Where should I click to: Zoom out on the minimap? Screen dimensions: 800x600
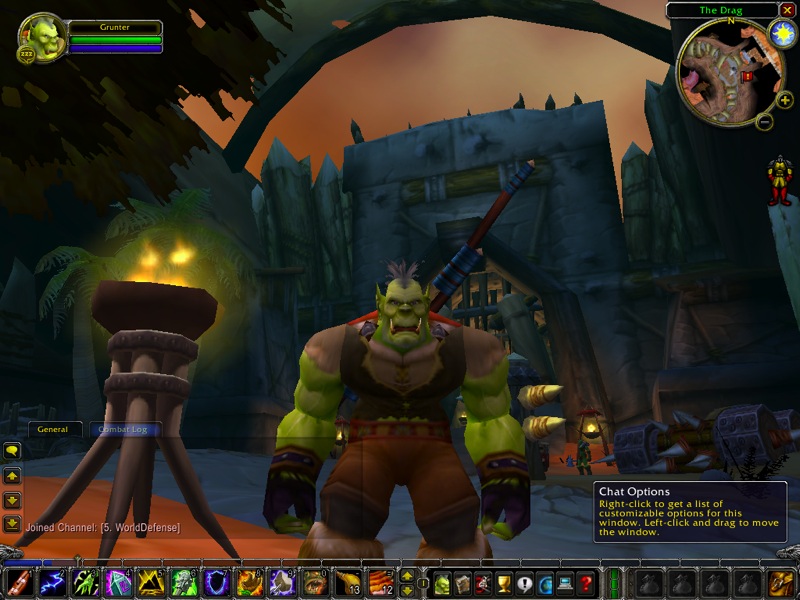point(763,122)
